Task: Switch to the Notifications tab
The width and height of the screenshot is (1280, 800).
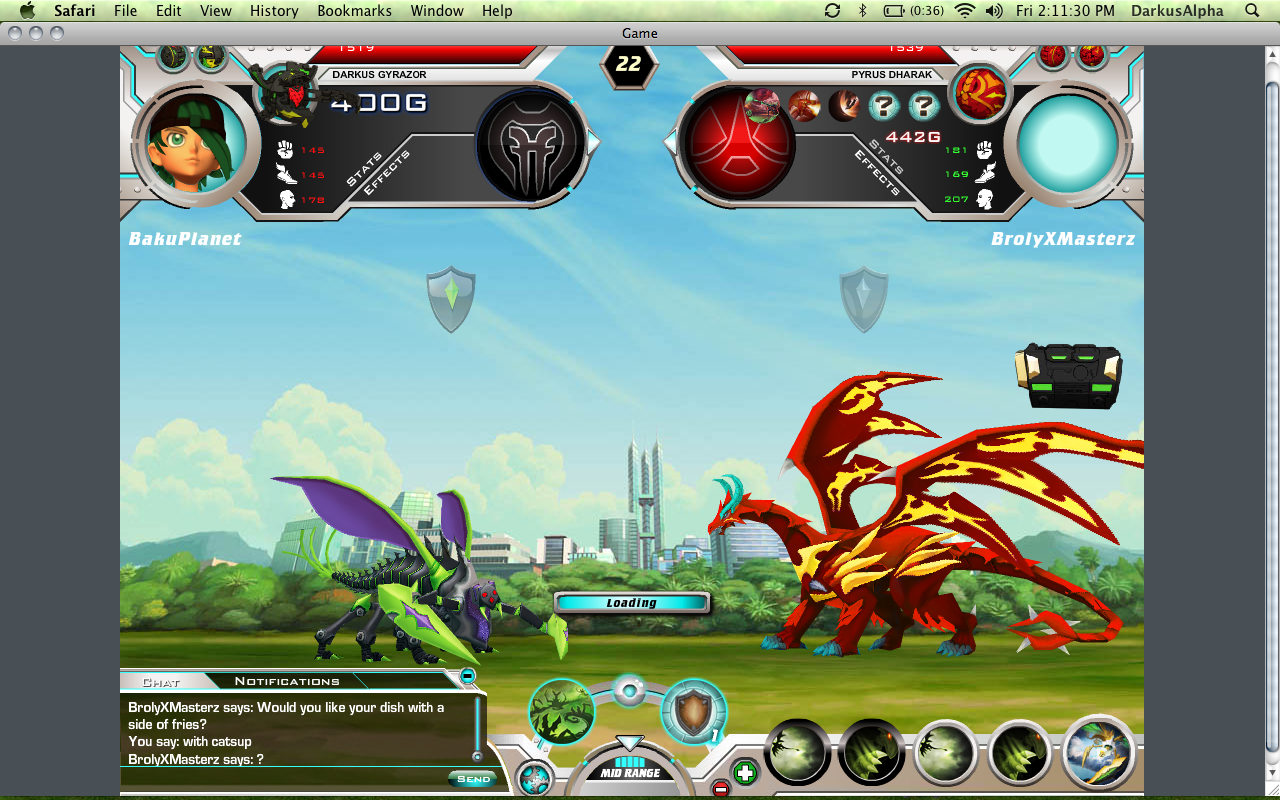Action: pyautogui.click(x=287, y=681)
